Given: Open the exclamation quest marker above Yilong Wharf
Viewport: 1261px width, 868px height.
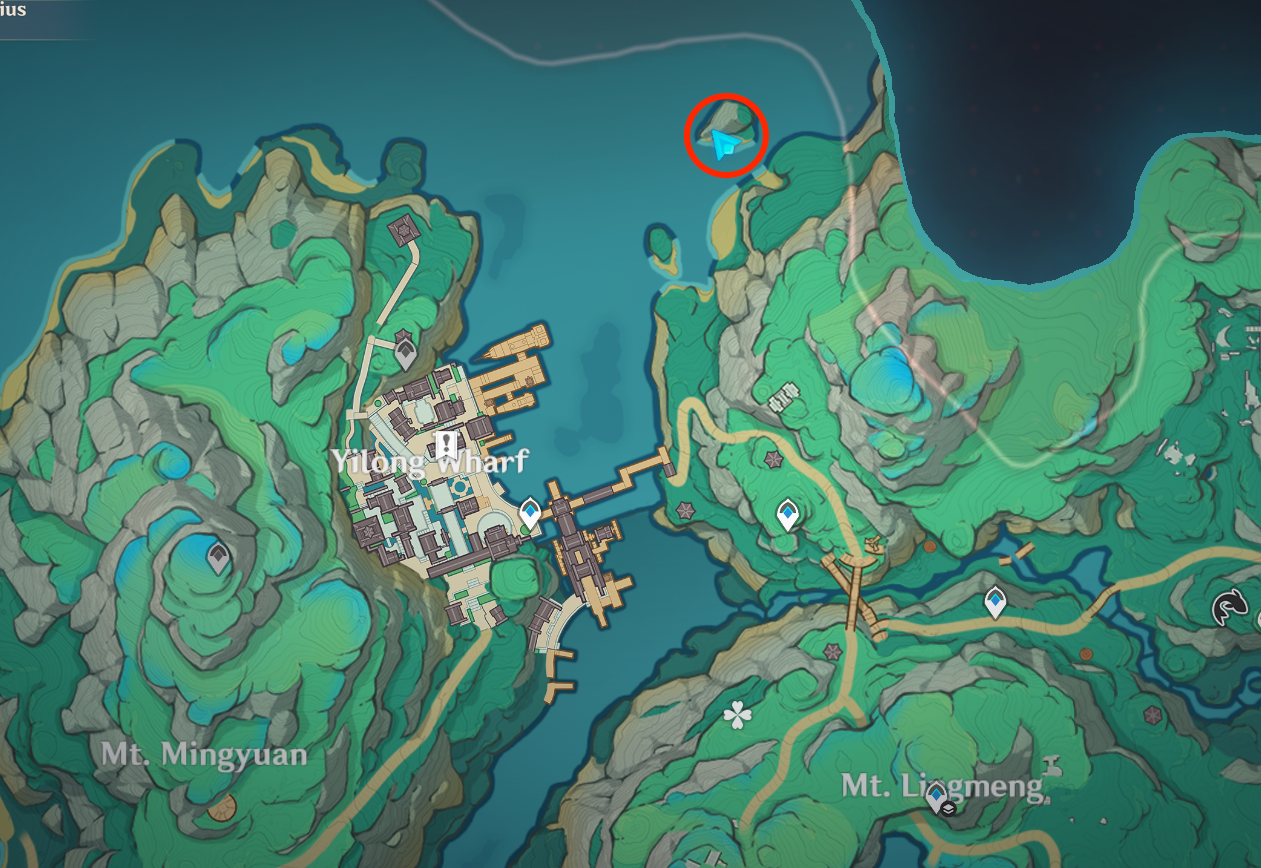Looking at the screenshot, I should click(x=446, y=444).
